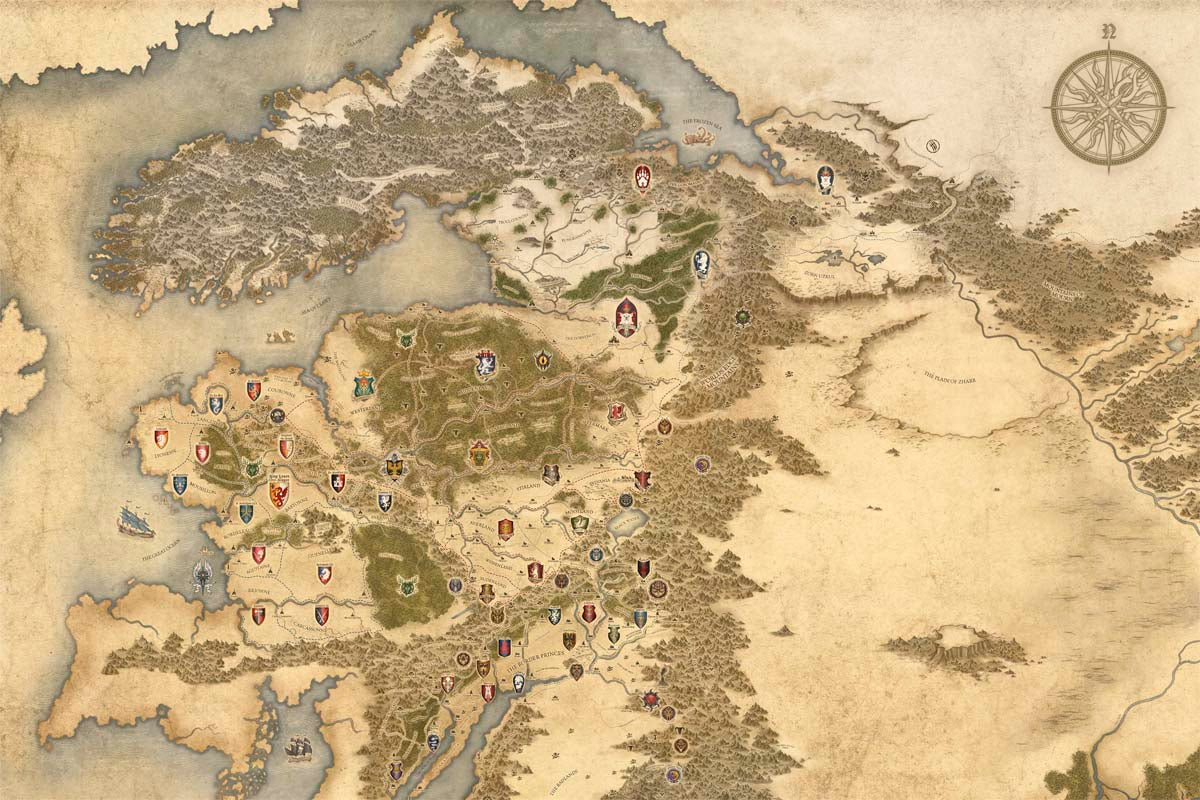The width and height of the screenshot is (1200, 800).
Task: Select the glowing orange eye faction marker
Action: 544,358
